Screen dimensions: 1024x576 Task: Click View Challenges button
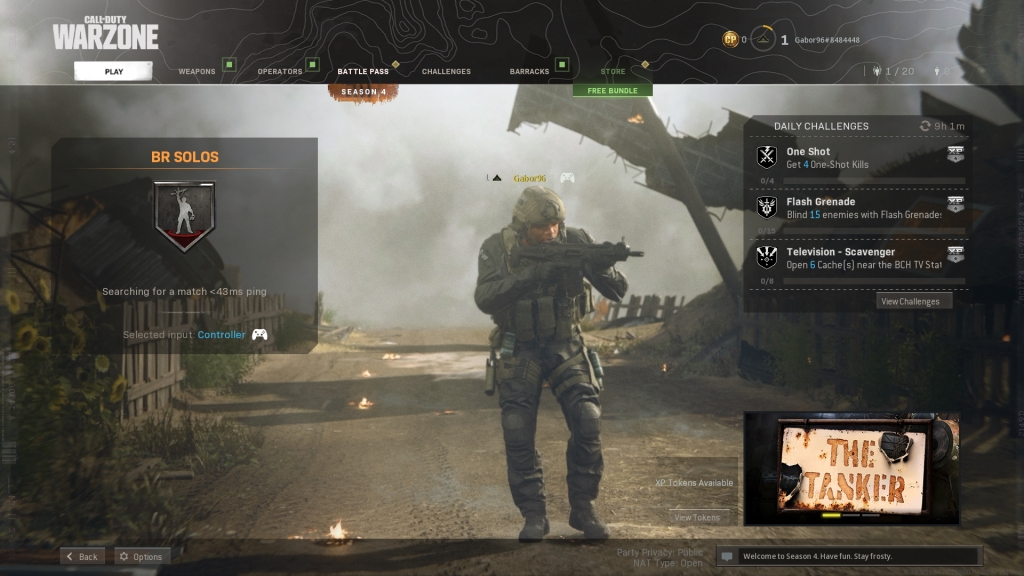coord(909,301)
